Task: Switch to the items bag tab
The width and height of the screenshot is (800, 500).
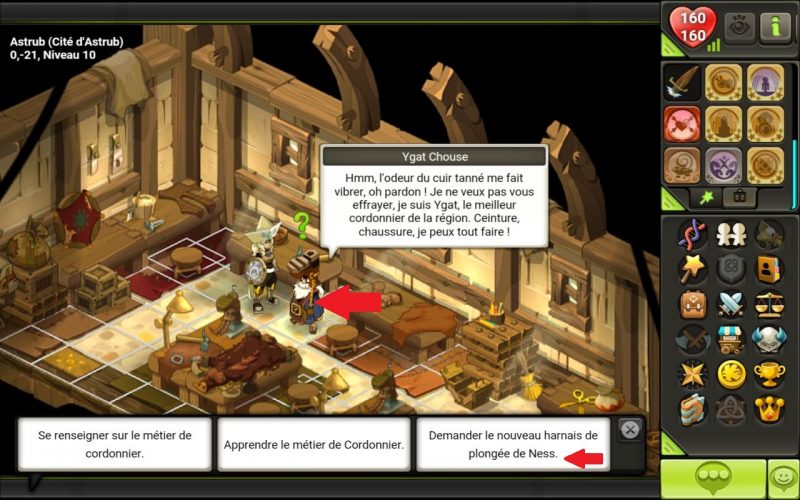Action: (x=741, y=195)
